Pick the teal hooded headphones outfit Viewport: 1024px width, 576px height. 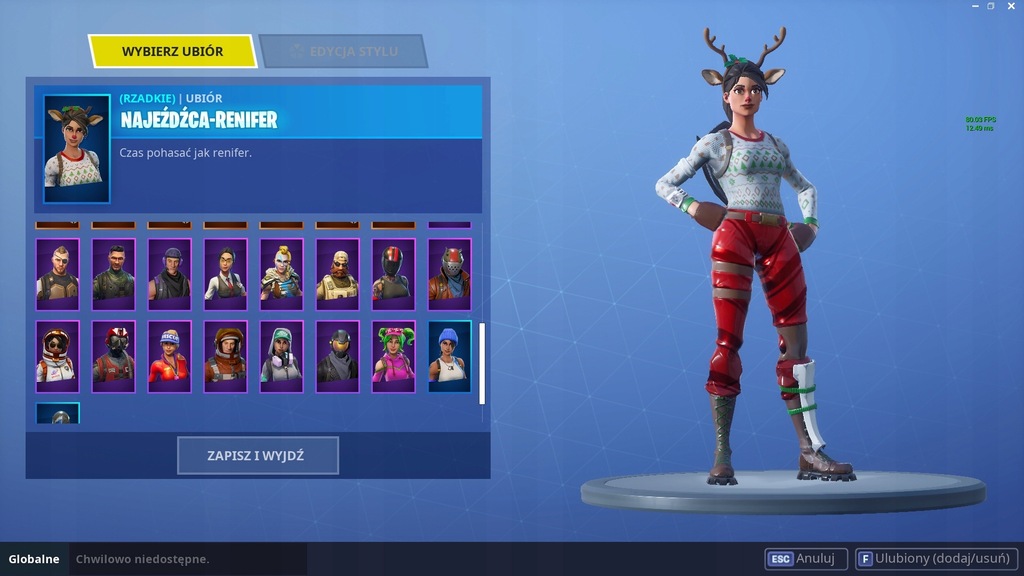(281, 356)
